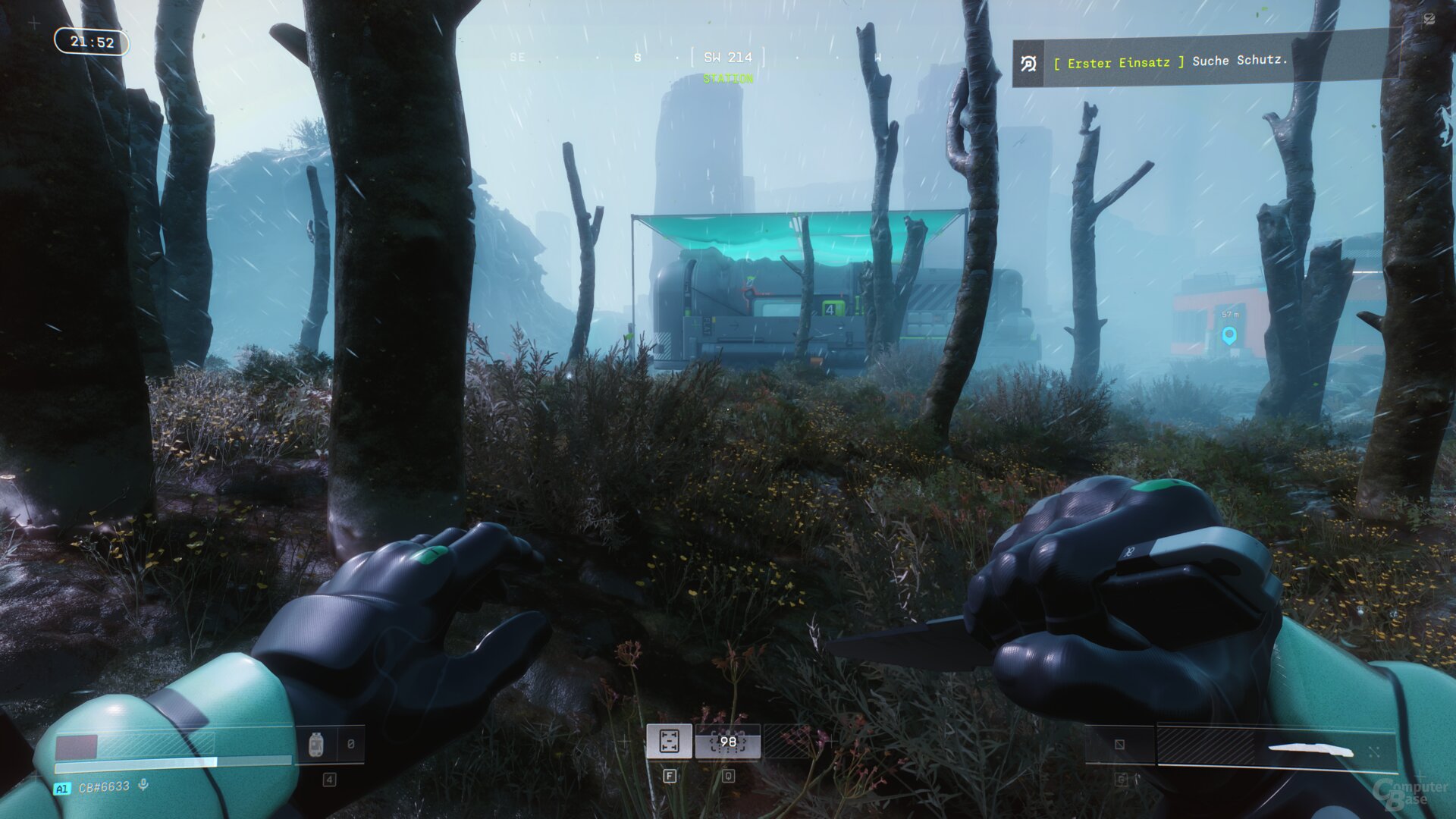This screenshot has height=819, width=1456.
Task: Choose the consumable canister item slot
Action: click(x=317, y=745)
